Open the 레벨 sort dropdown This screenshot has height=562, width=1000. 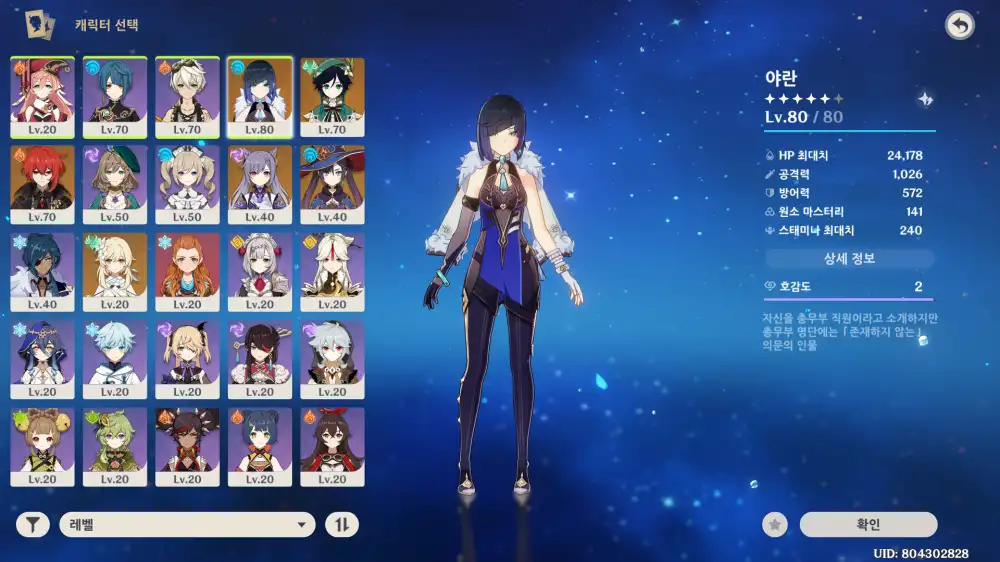click(187, 524)
